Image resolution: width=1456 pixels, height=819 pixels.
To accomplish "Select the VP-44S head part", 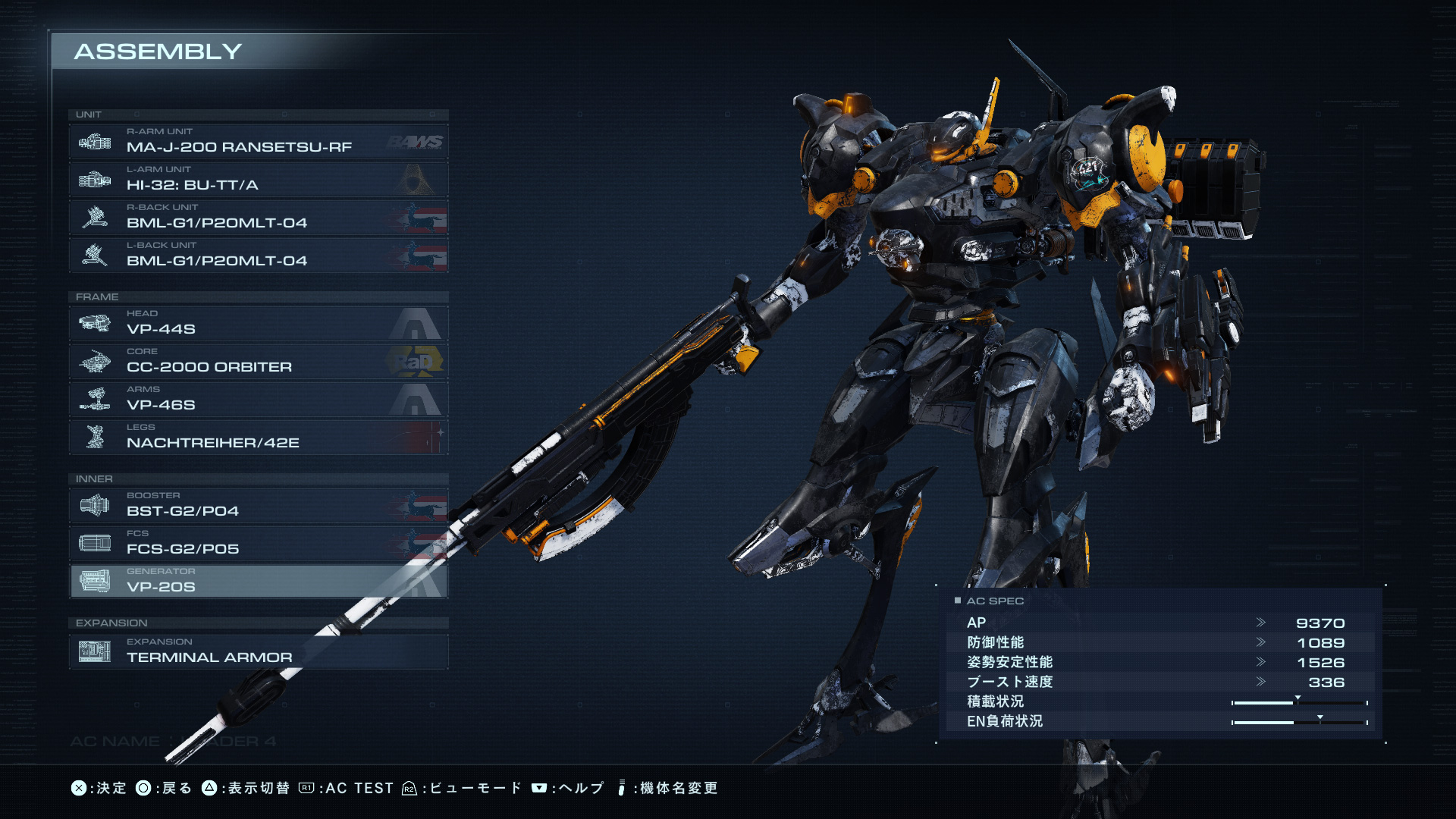I will point(258,324).
